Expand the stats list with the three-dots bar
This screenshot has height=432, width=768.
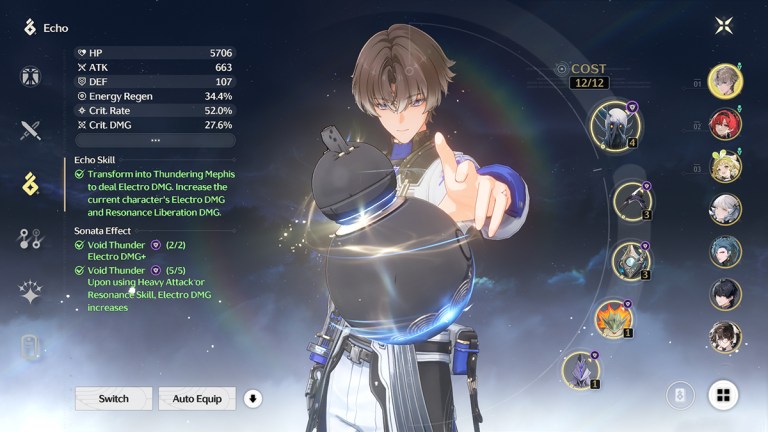pyautogui.click(x=155, y=141)
